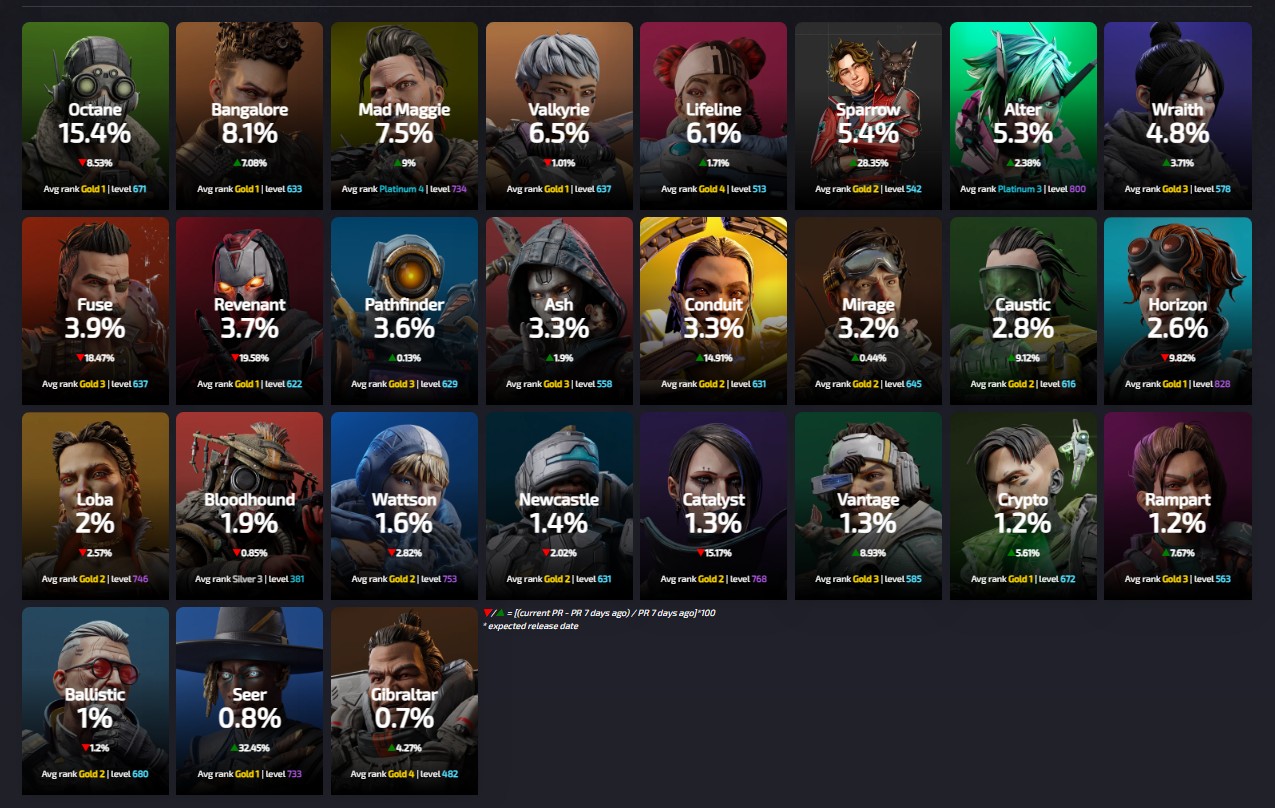Select the Gibraltar tile
Screen dimensions: 1275x808
404,700
